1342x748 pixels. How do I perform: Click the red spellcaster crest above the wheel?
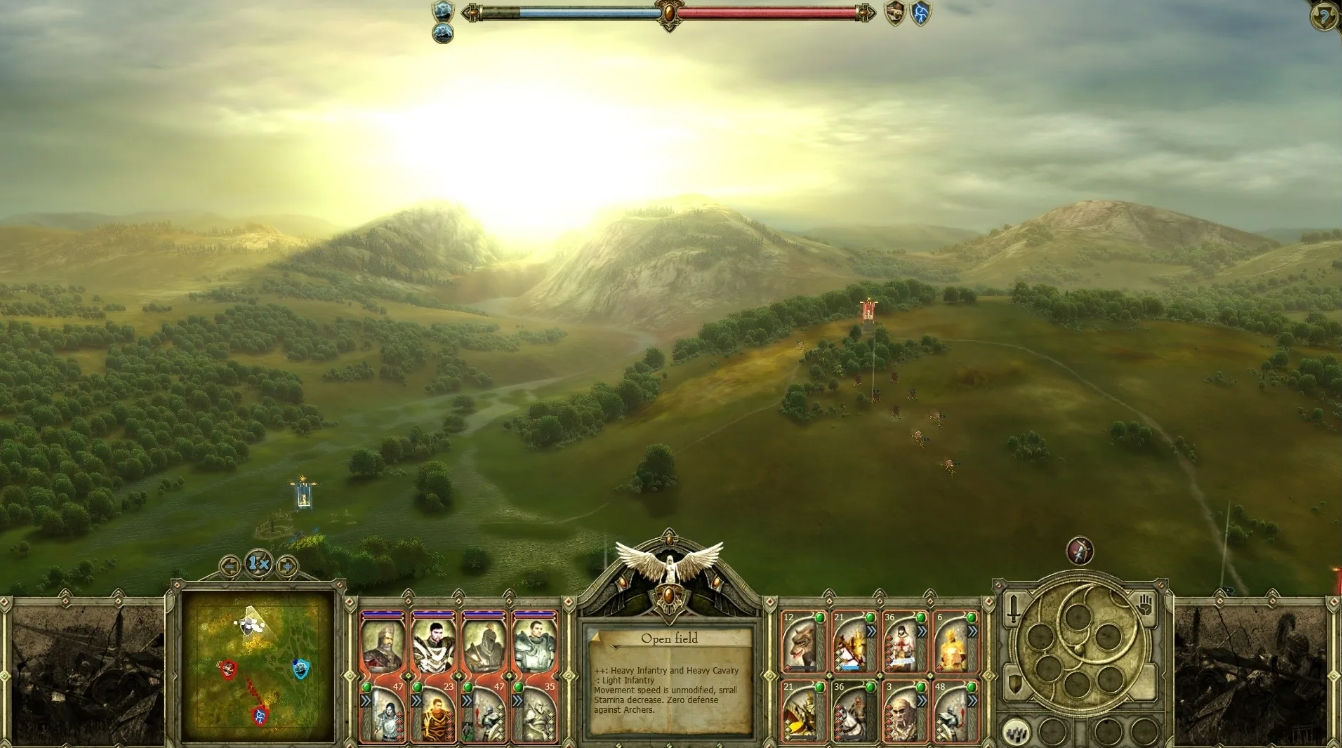tap(1080, 550)
